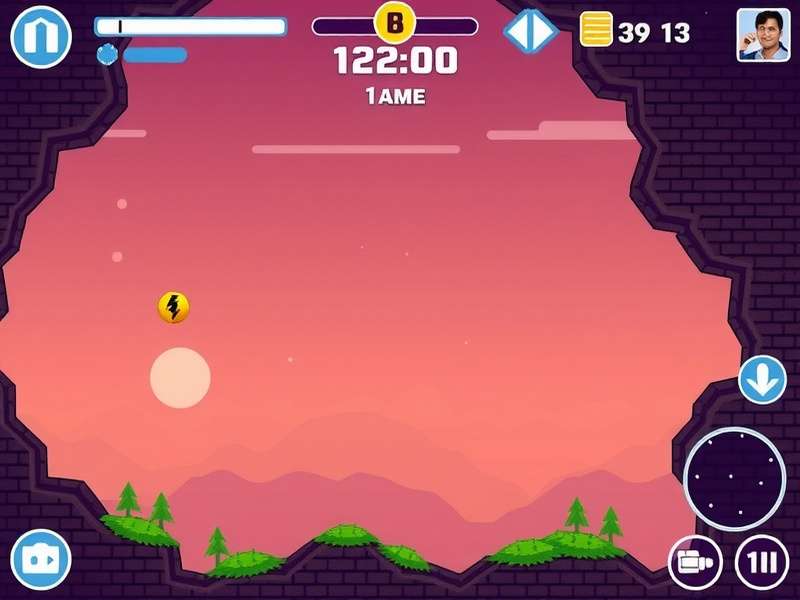
Task: Click the circular starry radar minimap
Action: pos(734,478)
